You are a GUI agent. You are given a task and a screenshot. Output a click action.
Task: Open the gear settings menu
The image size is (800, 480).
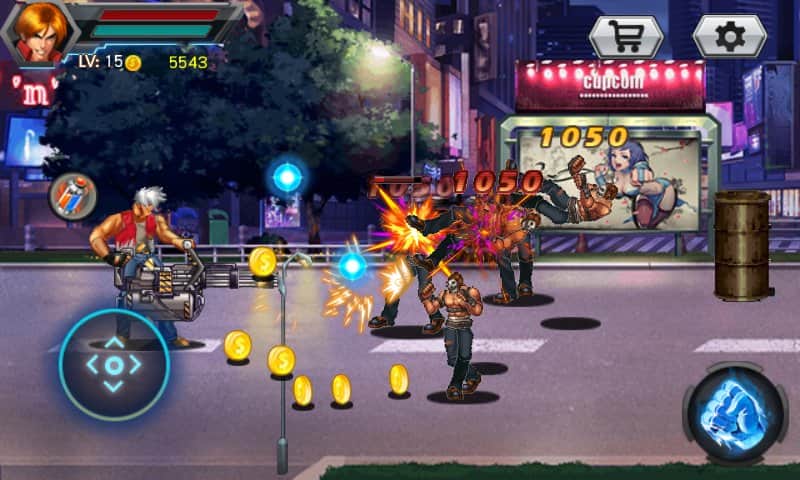[730, 36]
